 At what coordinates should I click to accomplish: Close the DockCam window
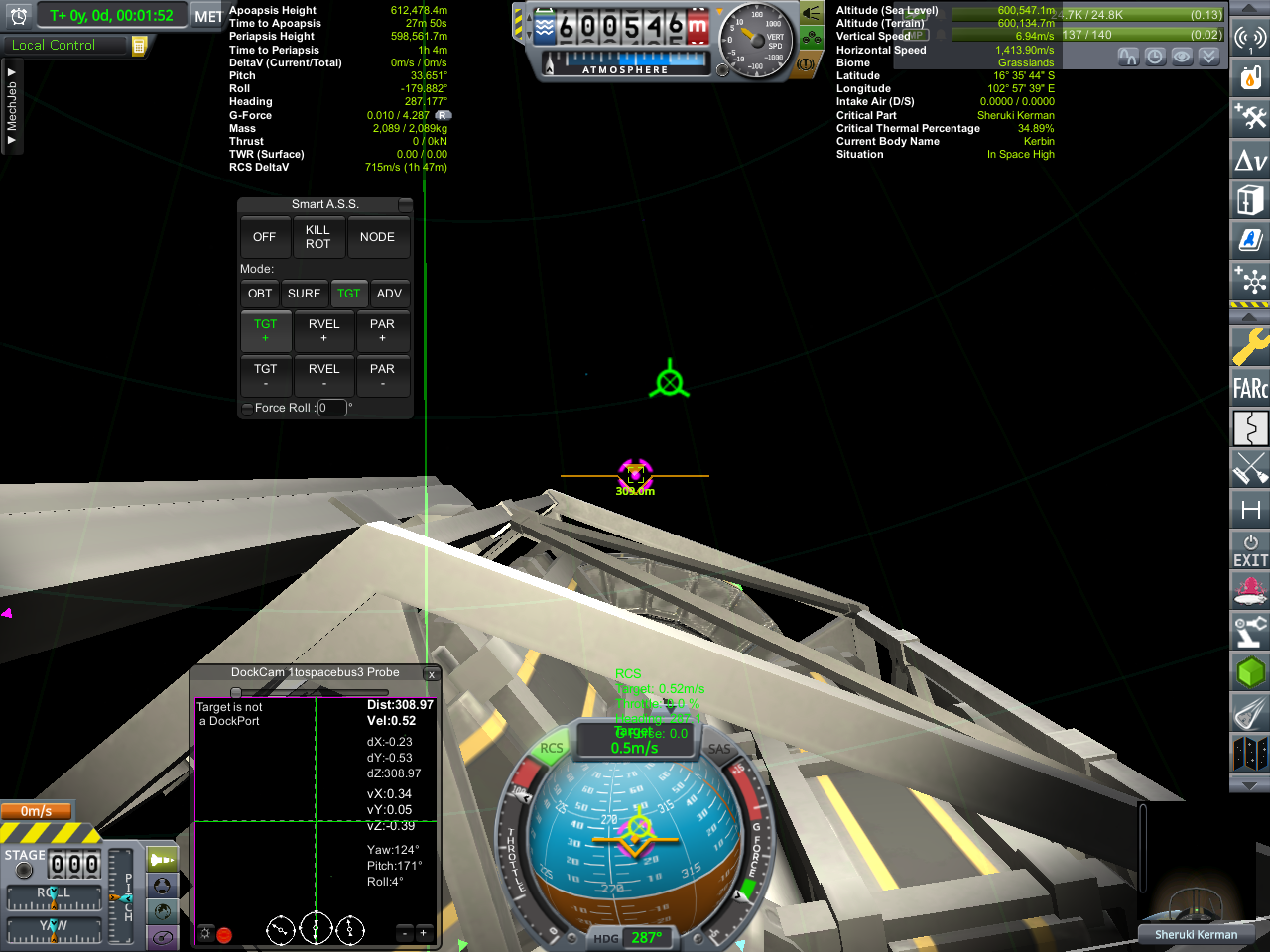pyautogui.click(x=431, y=674)
